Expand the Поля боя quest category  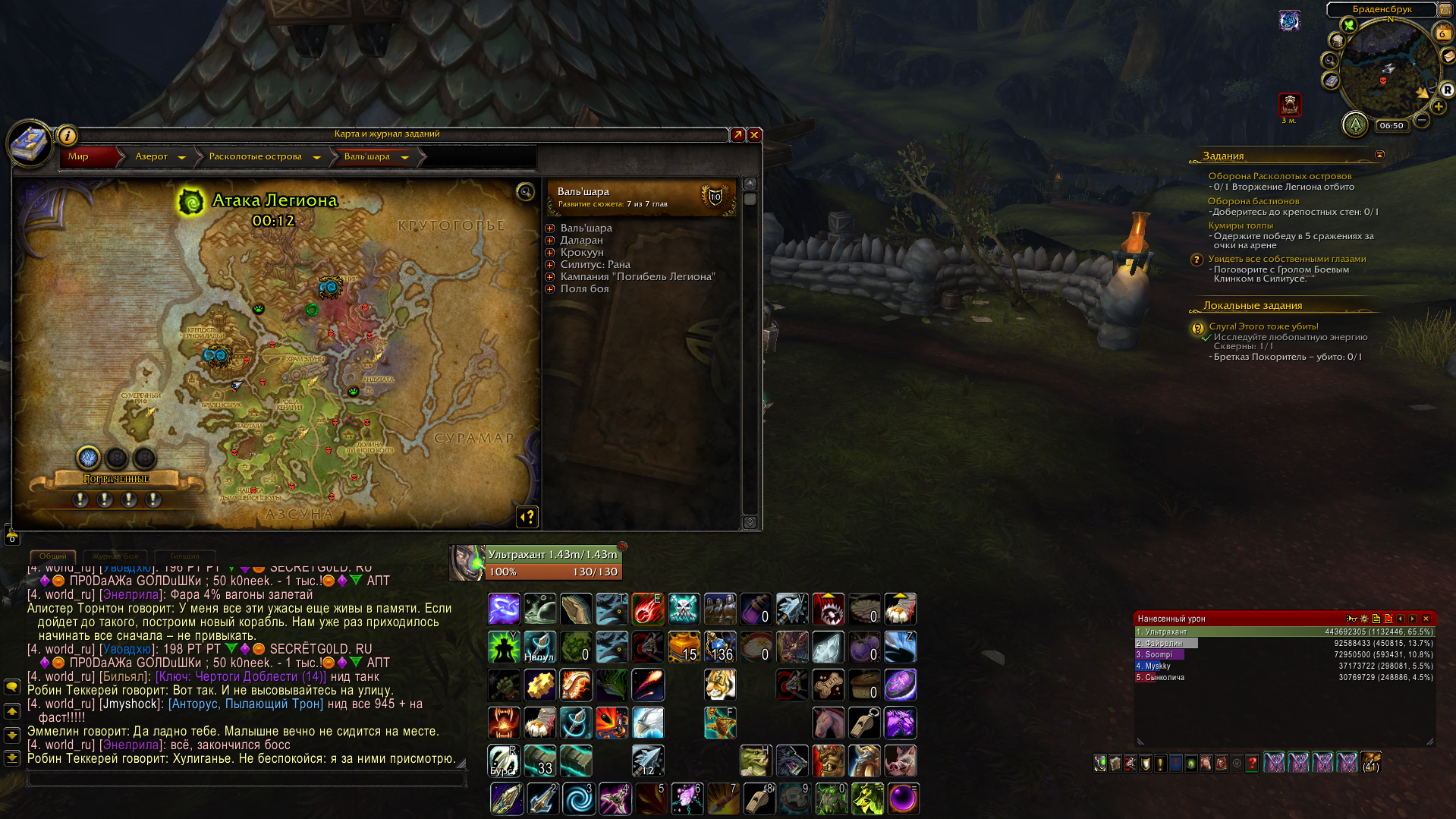pos(550,289)
